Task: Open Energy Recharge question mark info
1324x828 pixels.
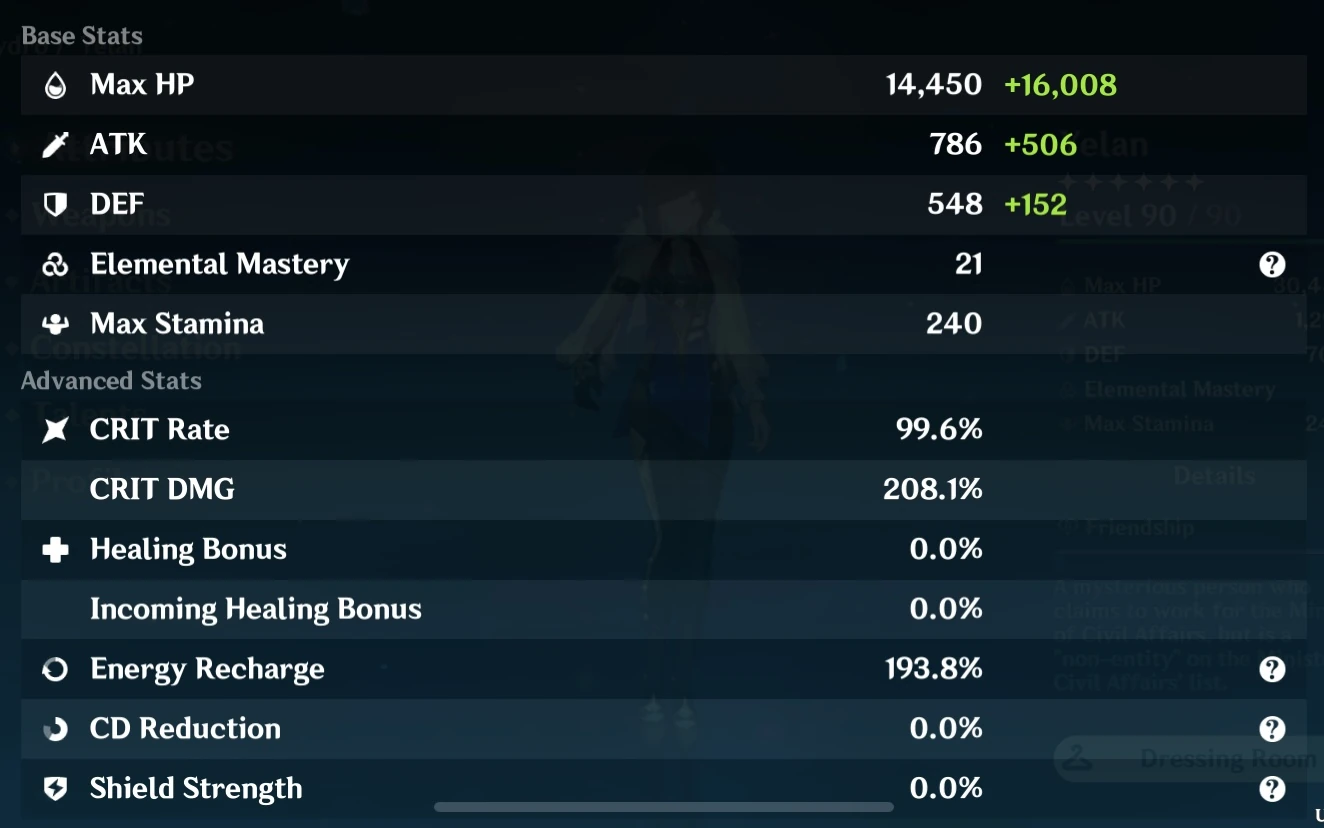Action: pyautogui.click(x=1272, y=669)
